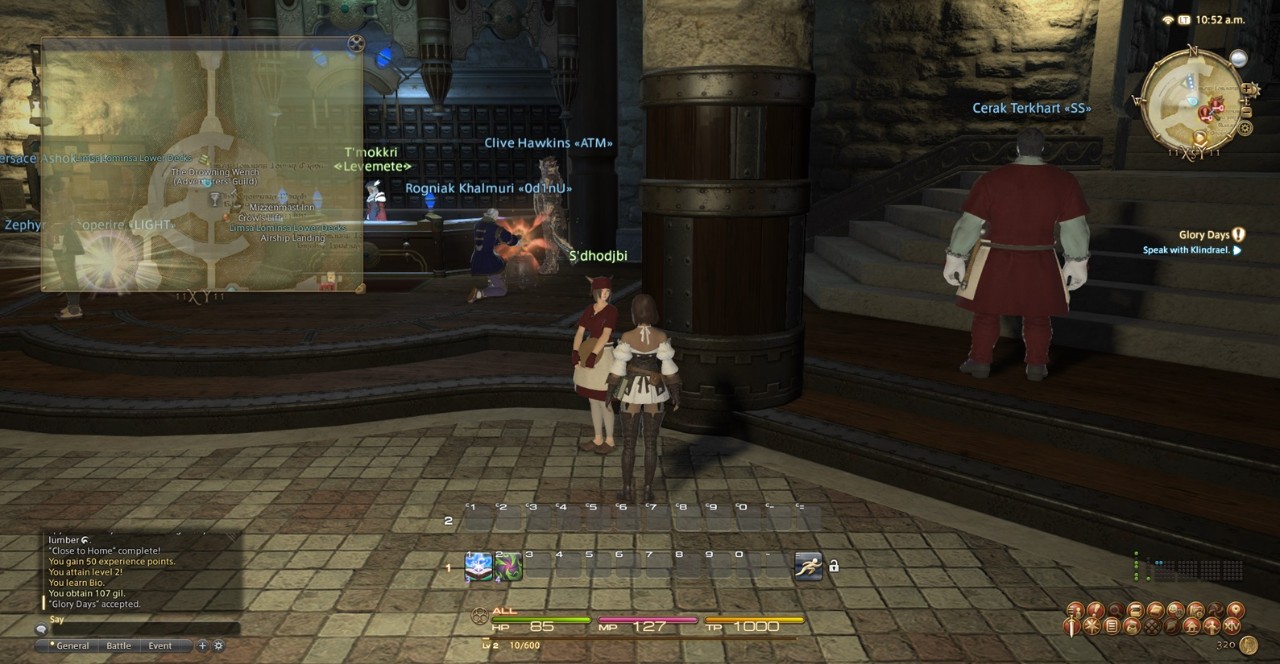Open minimap settings gear icon
1280x664 pixels.
point(1245,128)
